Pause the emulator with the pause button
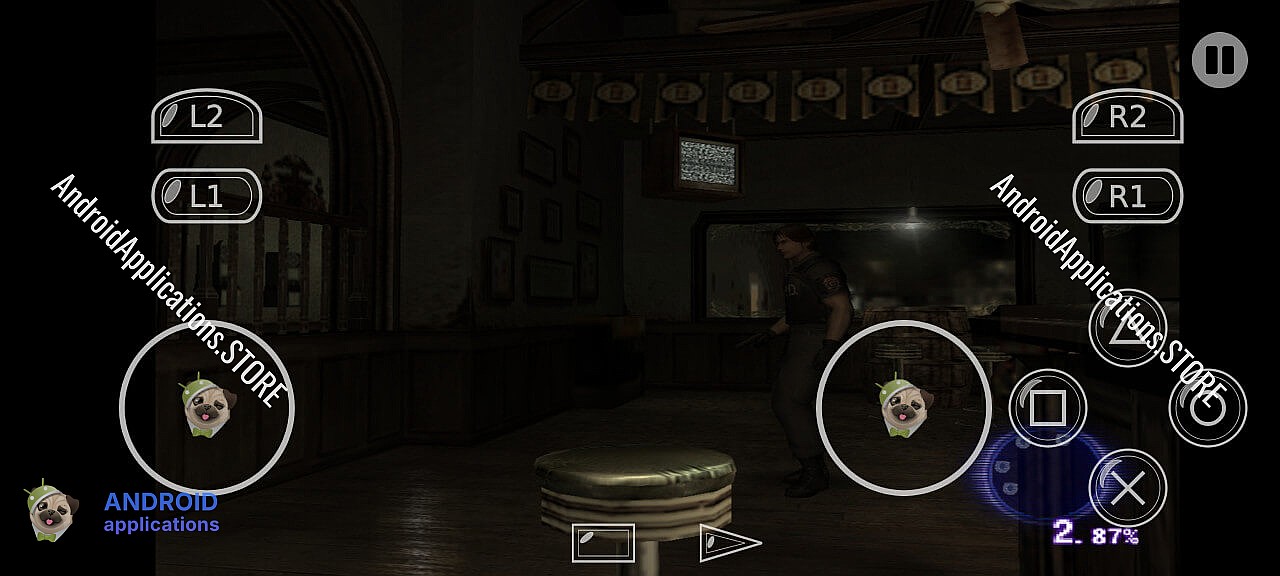This screenshot has height=576, width=1280. [1219, 60]
